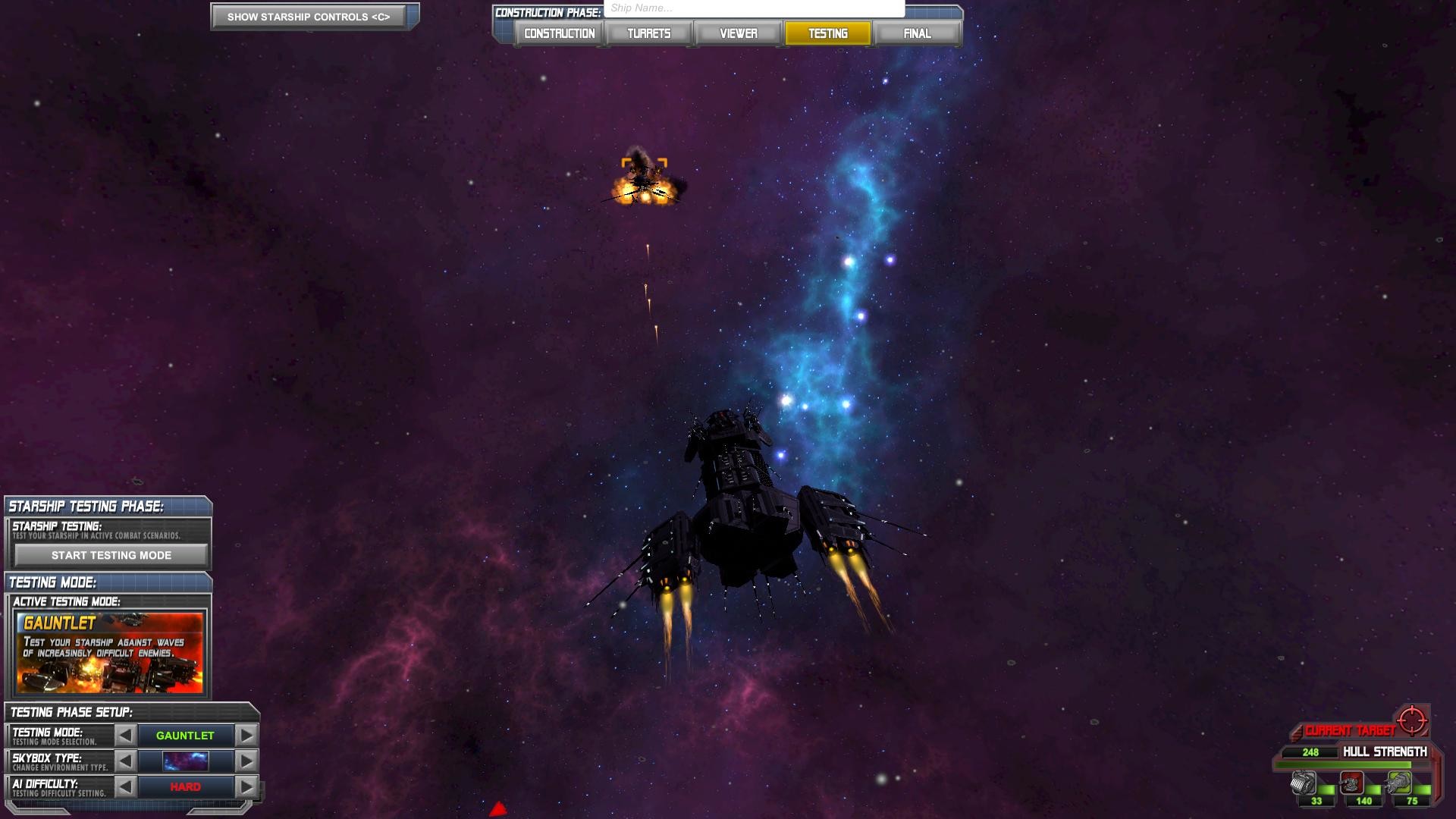This screenshot has height=819, width=1456.
Task: Open the Viewer tab
Action: (x=738, y=33)
